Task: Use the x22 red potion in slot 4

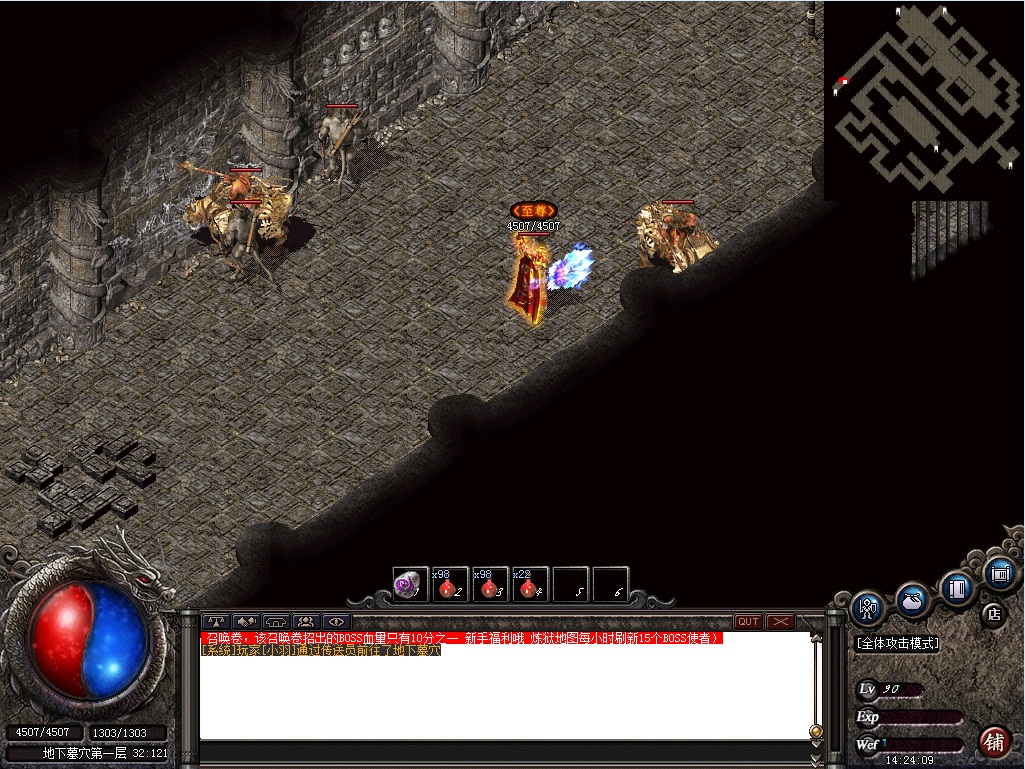Action: [x=529, y=585]
